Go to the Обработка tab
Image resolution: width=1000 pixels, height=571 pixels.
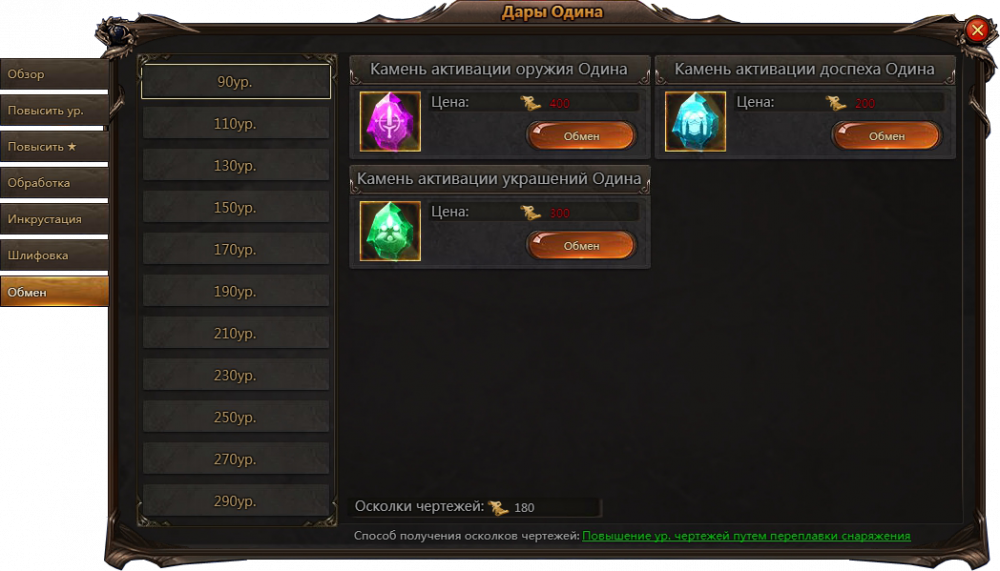pos(54,184)
